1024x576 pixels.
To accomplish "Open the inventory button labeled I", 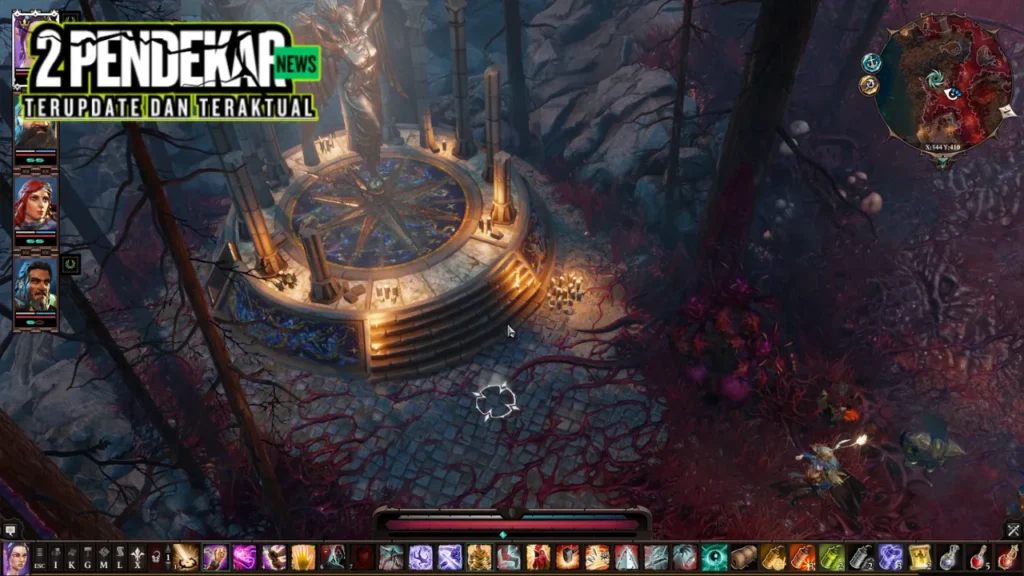I will pos(56,557).
